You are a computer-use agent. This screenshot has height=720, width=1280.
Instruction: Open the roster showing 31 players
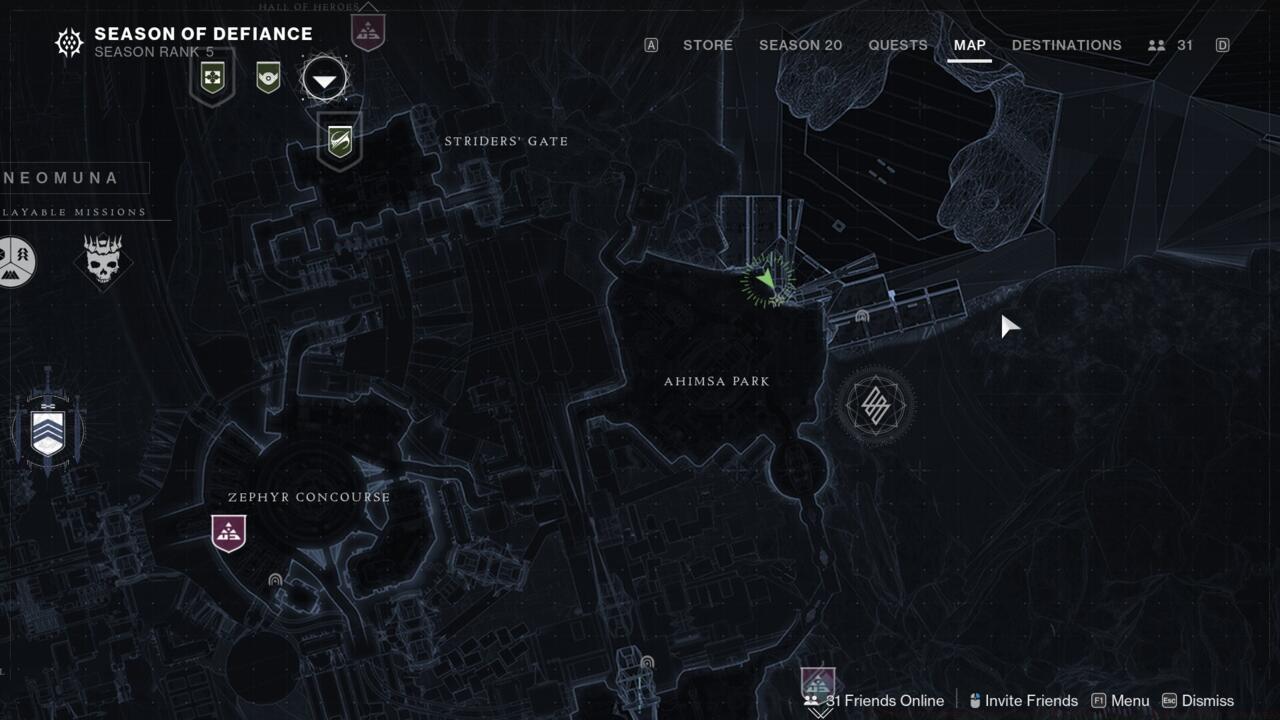pos(1171,45)
